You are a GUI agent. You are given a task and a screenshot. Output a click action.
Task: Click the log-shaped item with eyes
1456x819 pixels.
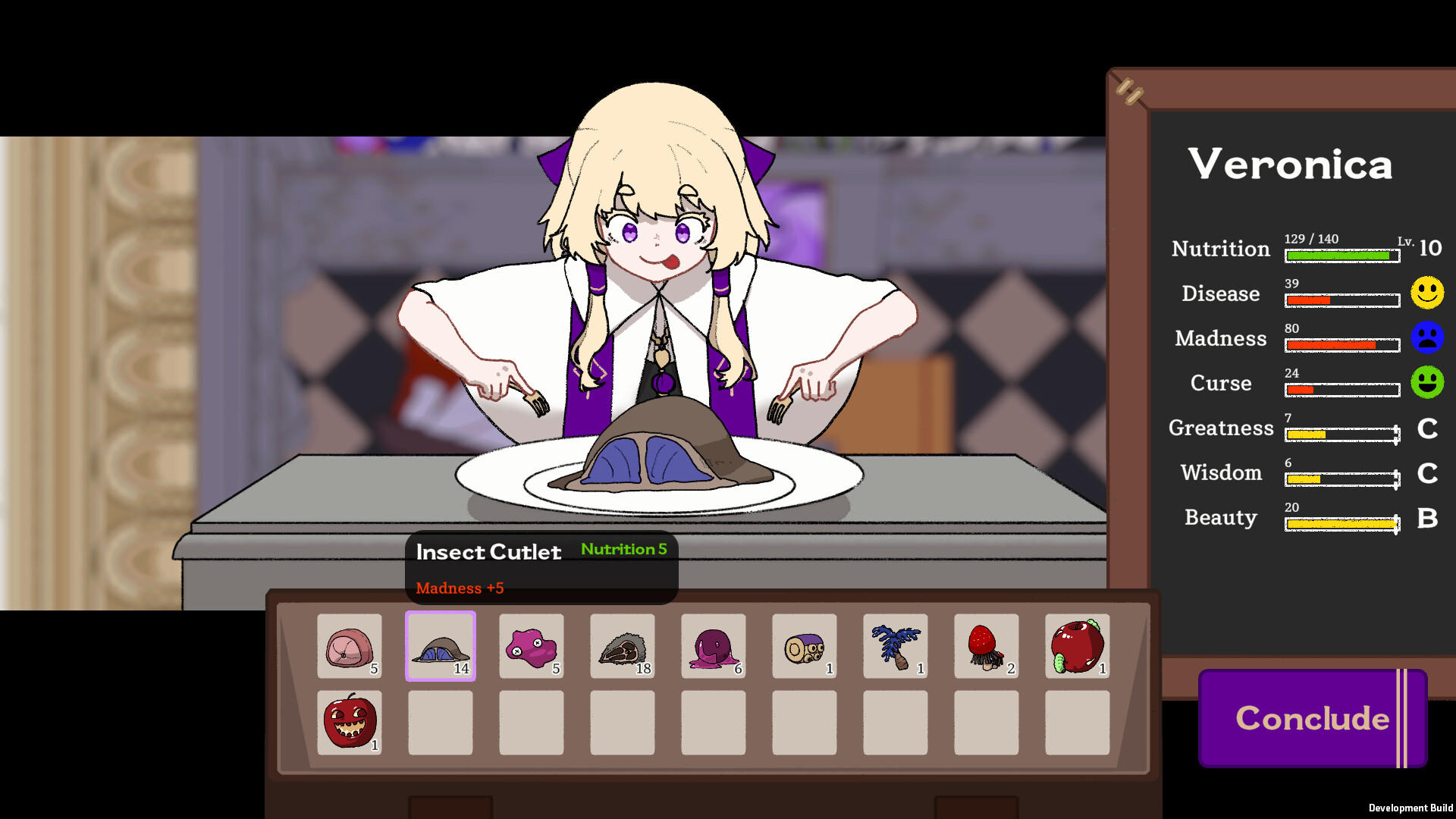click(804, 647)
